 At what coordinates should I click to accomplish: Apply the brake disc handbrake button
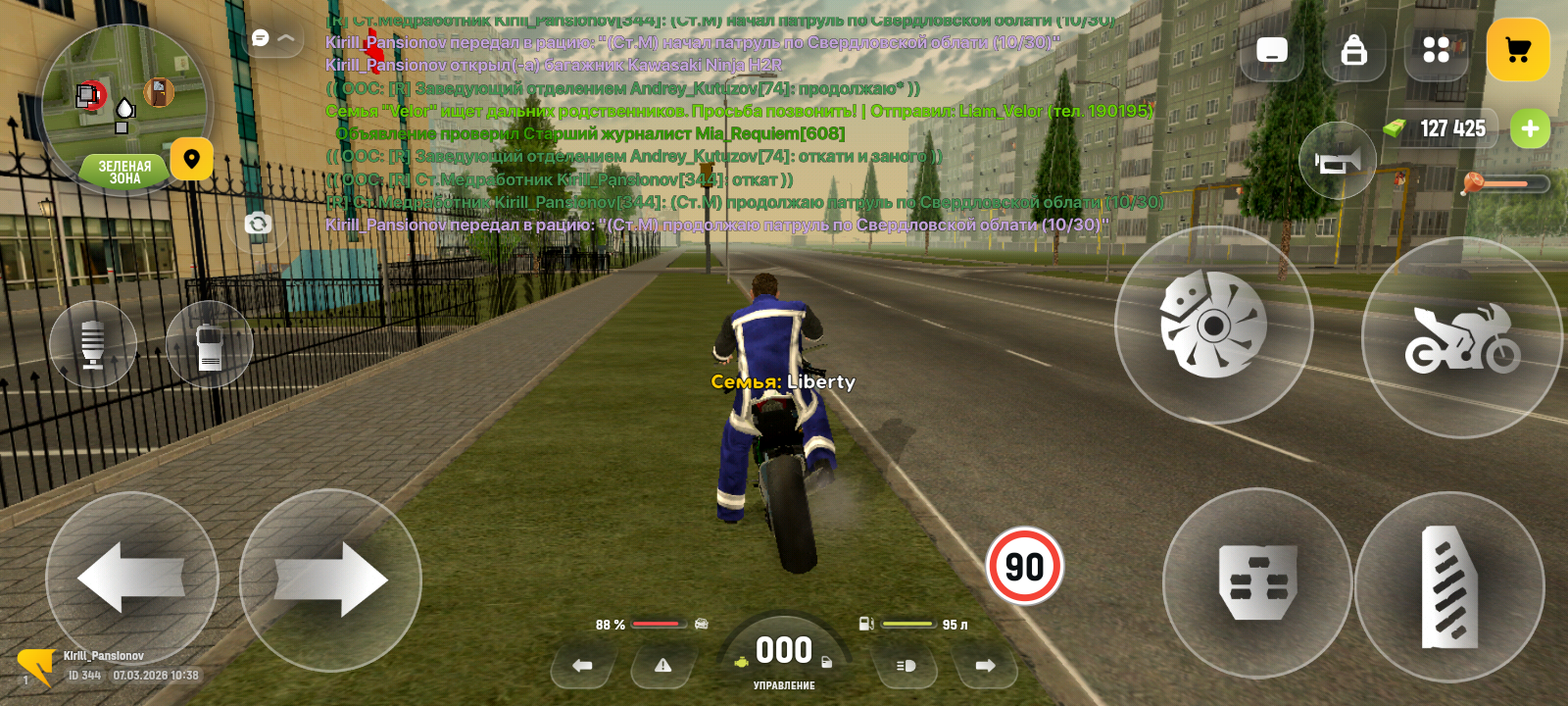point(1213,325)
